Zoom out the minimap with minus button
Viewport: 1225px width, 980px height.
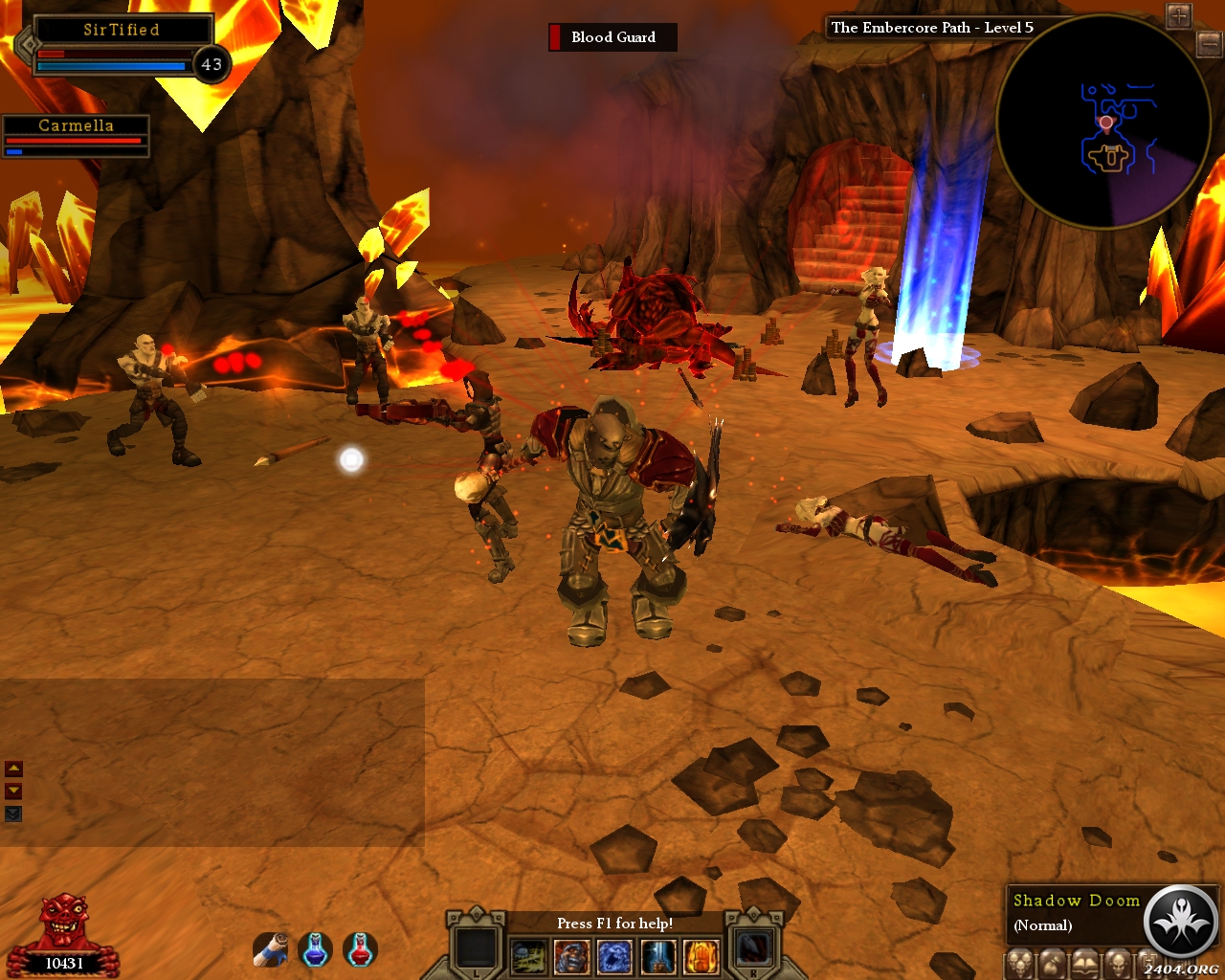coord(1209,42)
